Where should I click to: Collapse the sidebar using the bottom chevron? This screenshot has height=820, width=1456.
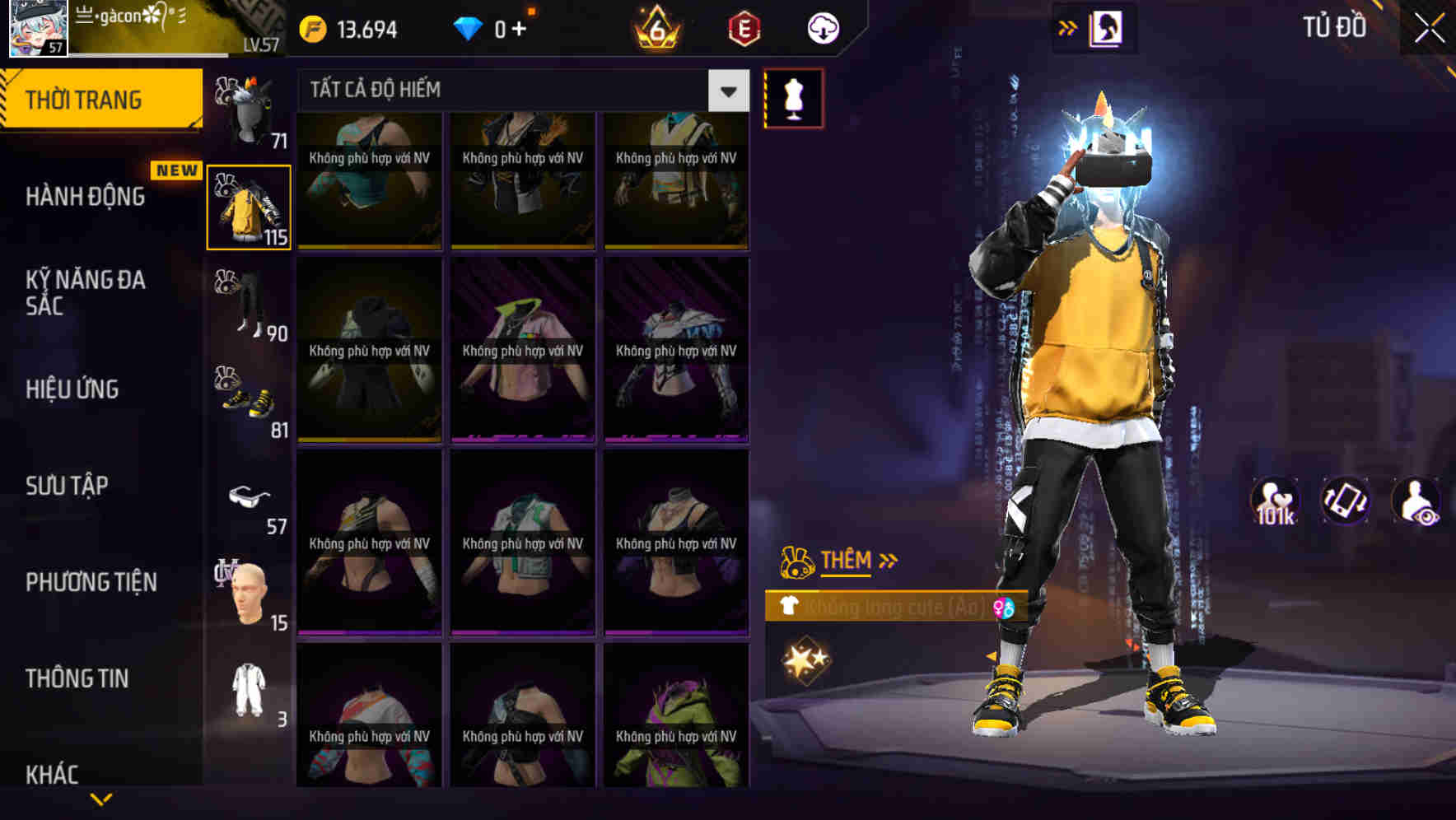pos(100,797)
